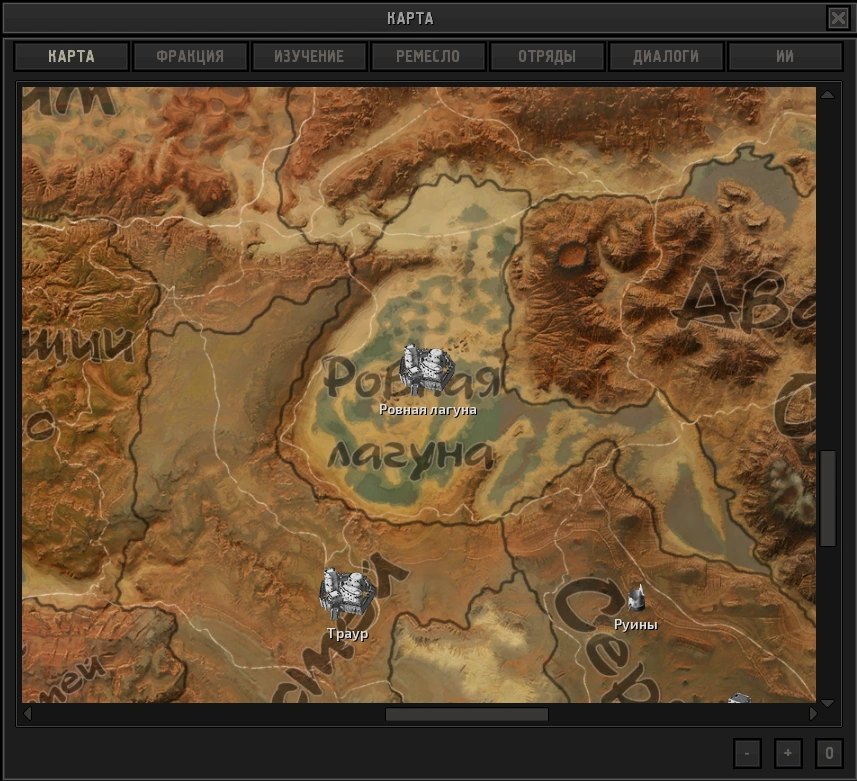Image resolution: width=857 pixels, height=781 pixels.
Task: Close the map window
Action: [837, 18]
